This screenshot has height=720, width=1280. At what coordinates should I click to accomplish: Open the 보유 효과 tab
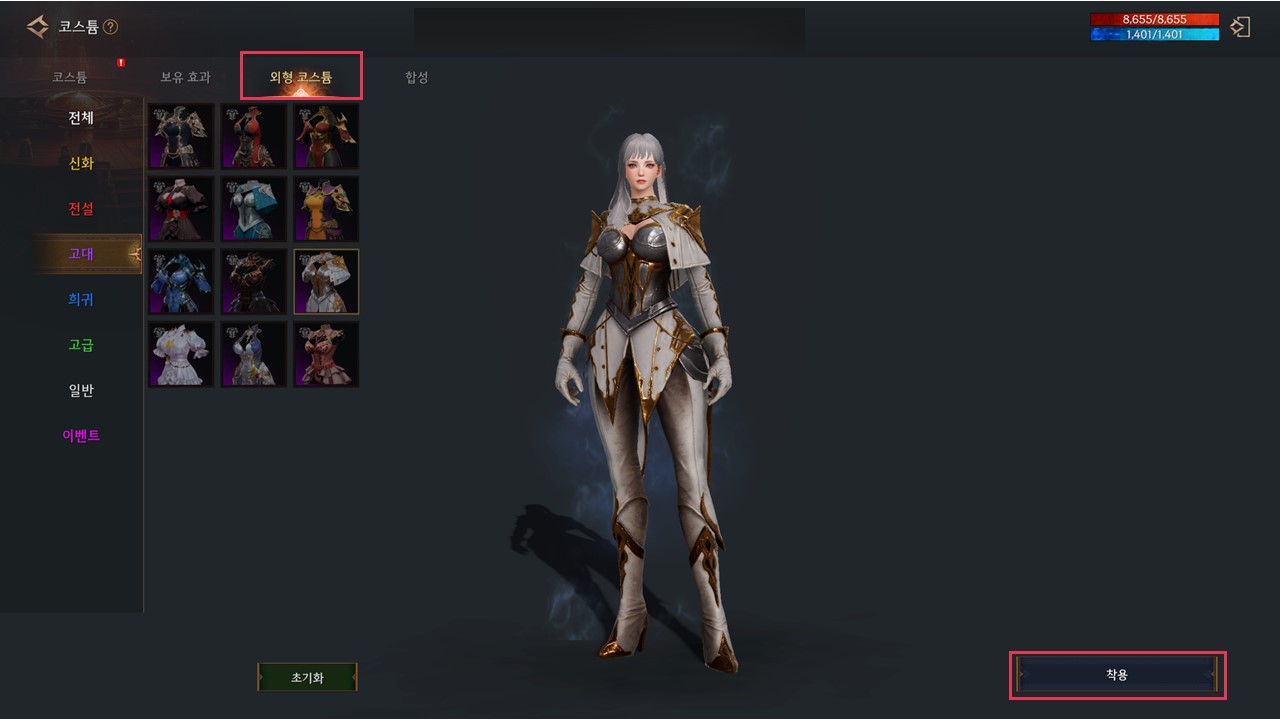pos(185,77)
